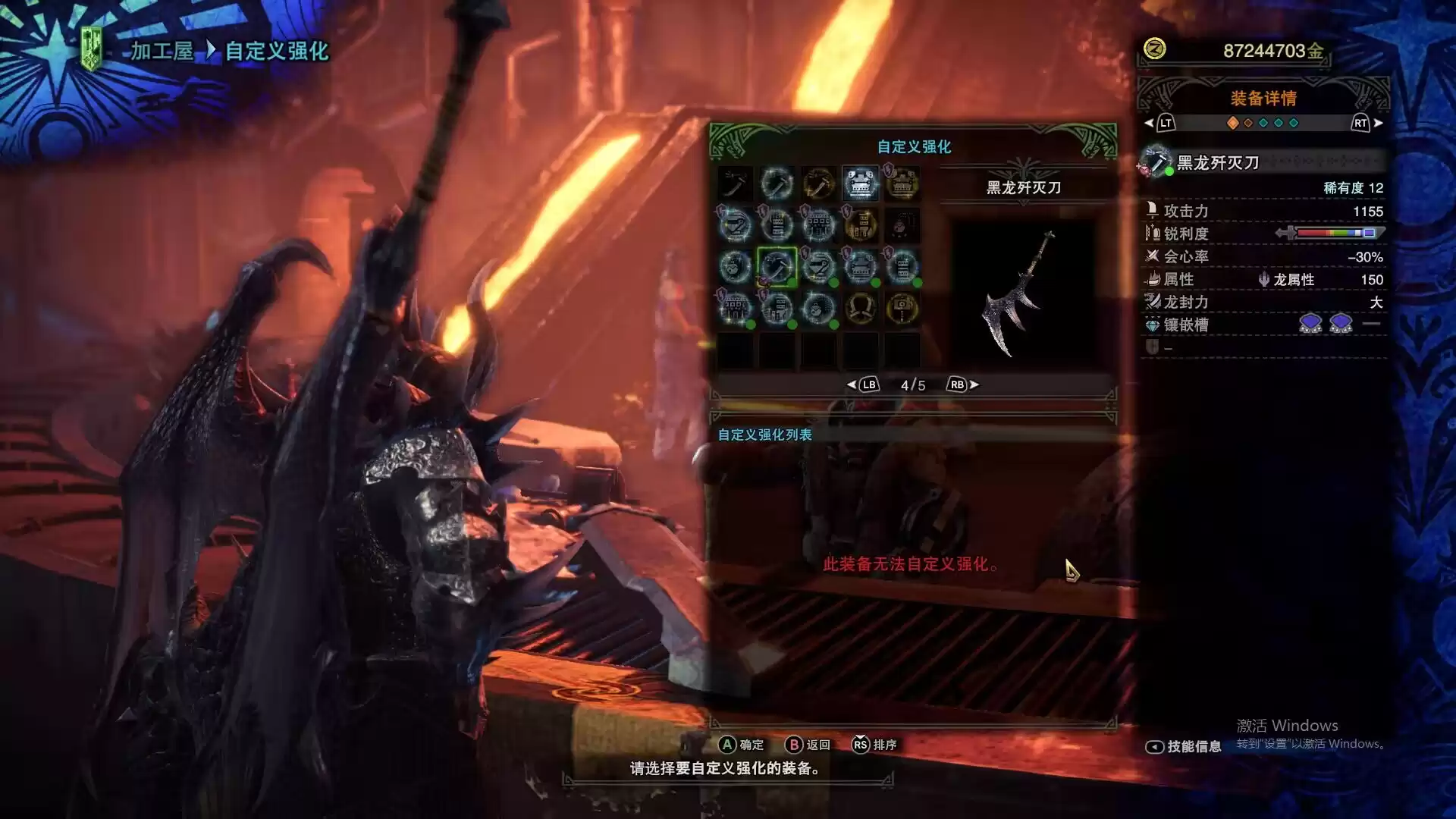Choose the unlit dark long sword slot
The image size is (1456, 819).
pyautogui.click(x=735, y=184)
